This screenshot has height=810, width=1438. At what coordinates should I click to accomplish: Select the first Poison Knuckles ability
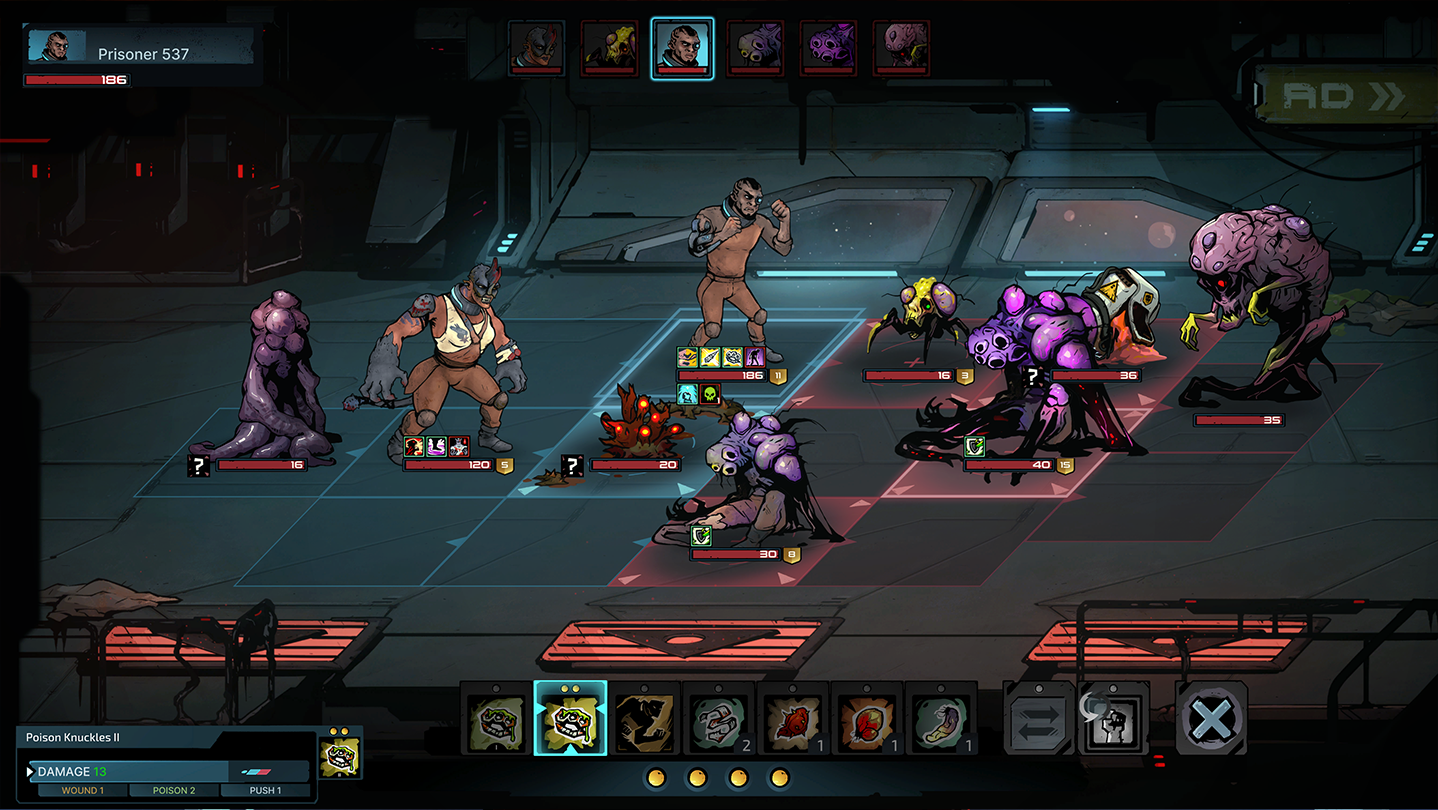(x=496, y=719)
